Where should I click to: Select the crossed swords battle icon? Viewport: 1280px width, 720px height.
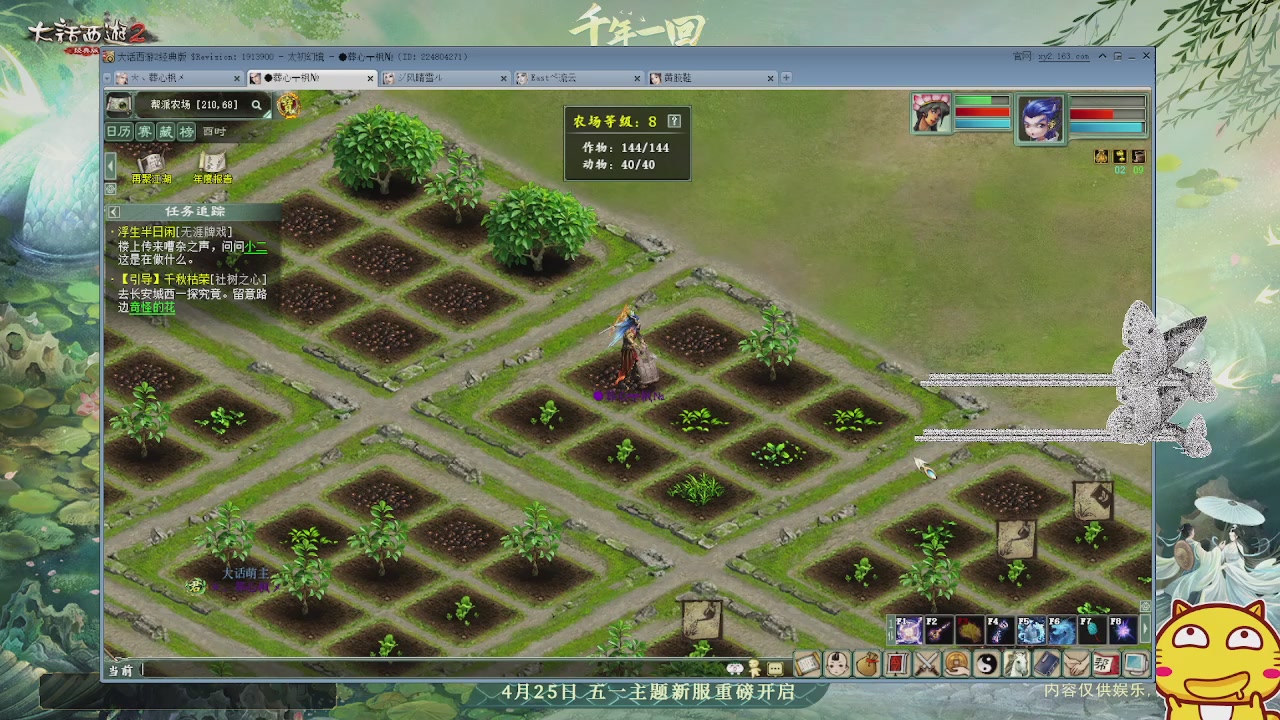(x=928, y=665)
